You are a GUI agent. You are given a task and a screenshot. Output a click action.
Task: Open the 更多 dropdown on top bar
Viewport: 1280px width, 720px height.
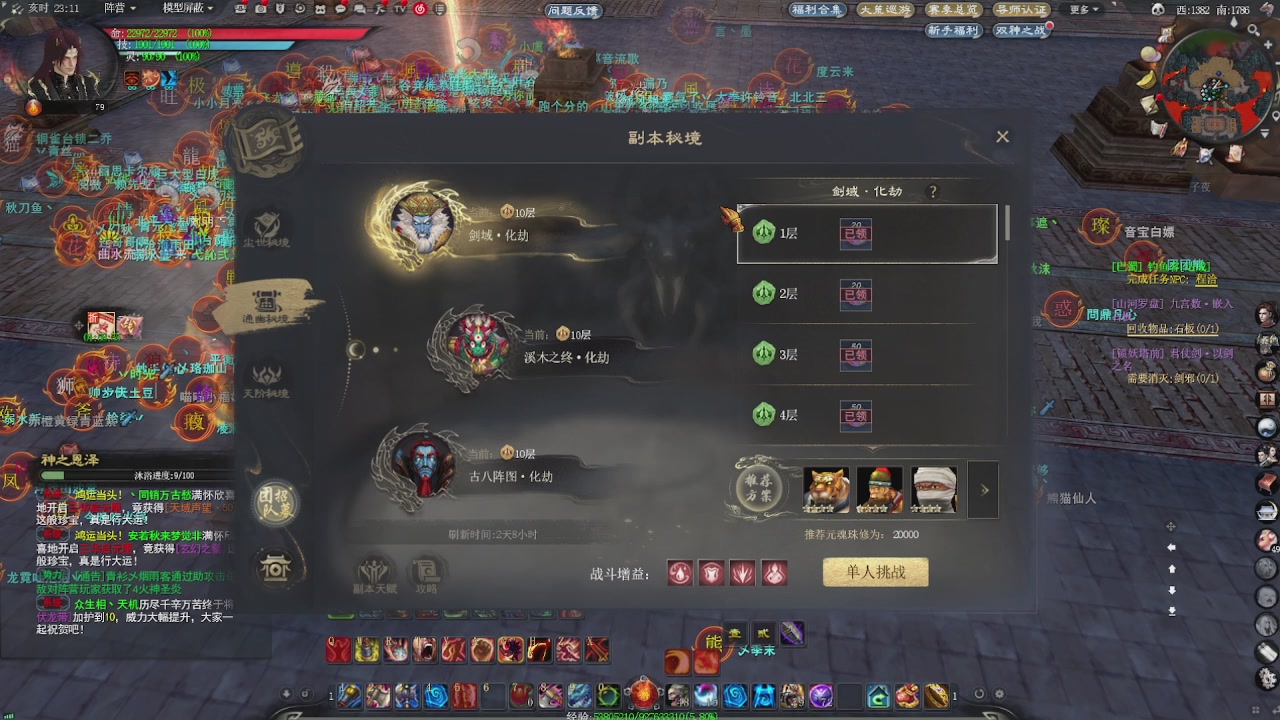[1082, 11]
